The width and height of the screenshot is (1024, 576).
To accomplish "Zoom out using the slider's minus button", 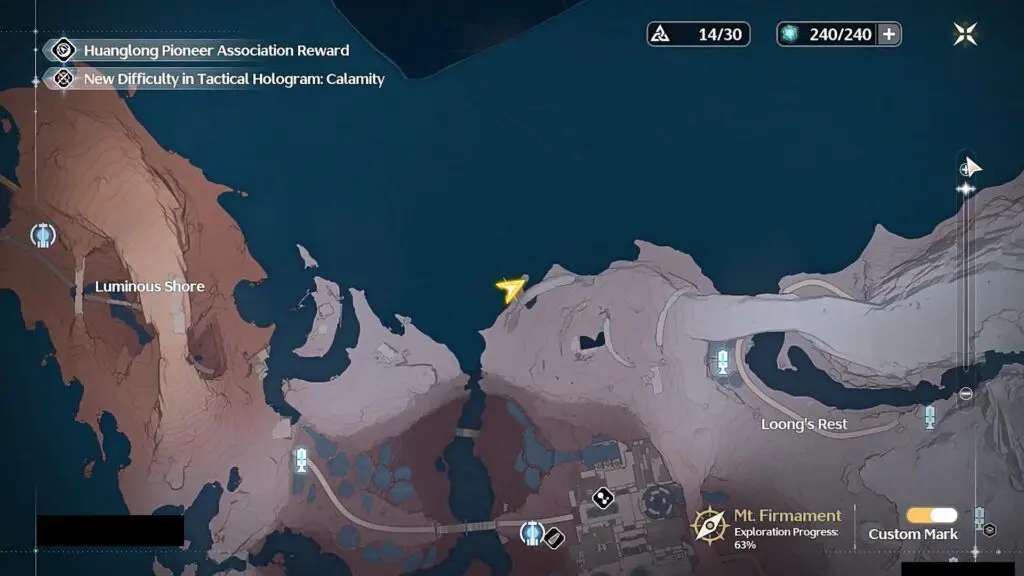I will [x=965, y=394].
